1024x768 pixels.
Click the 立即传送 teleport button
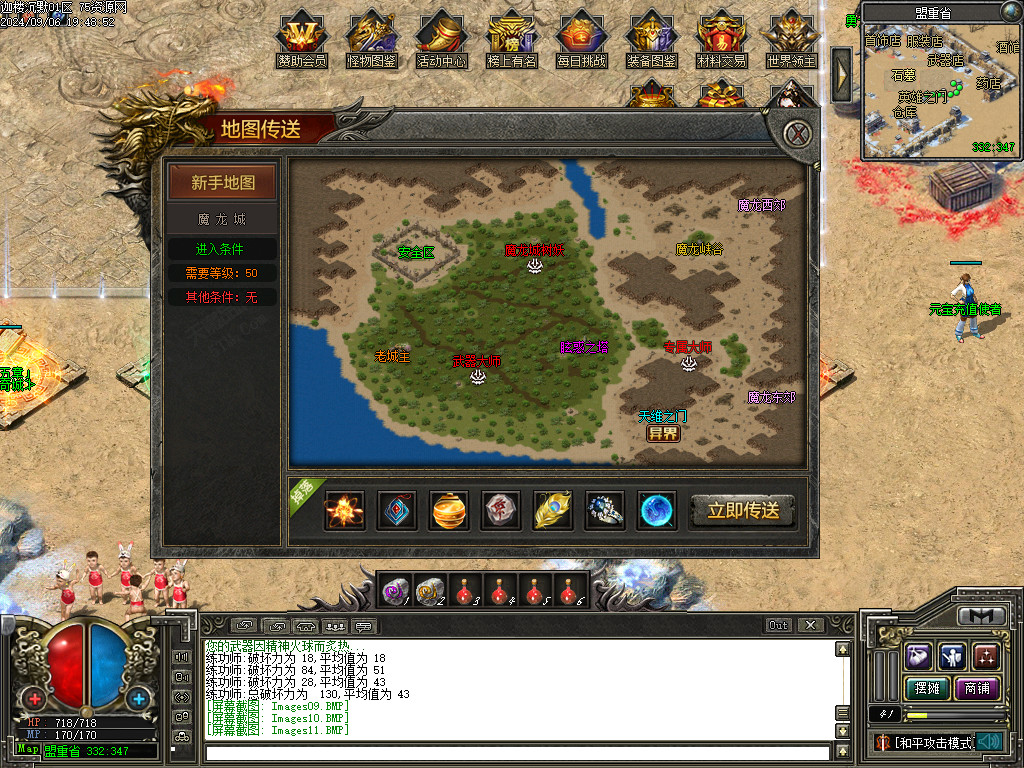pos(743,510)
